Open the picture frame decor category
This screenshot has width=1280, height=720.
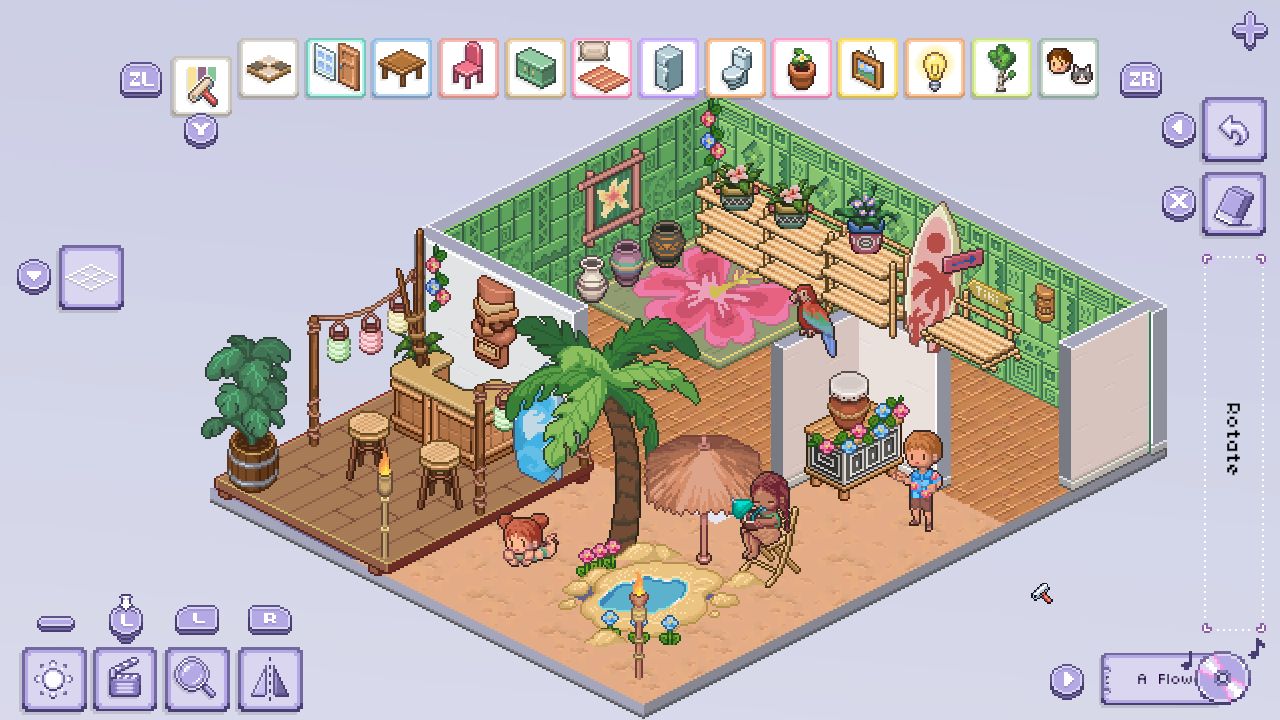point(868,70)
